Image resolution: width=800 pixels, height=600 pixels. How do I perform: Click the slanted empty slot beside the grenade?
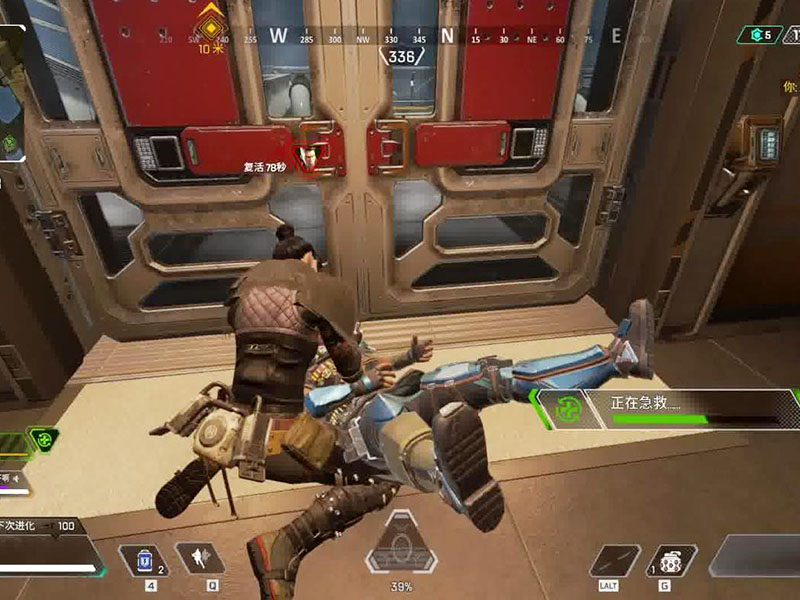tap(614, 560)
